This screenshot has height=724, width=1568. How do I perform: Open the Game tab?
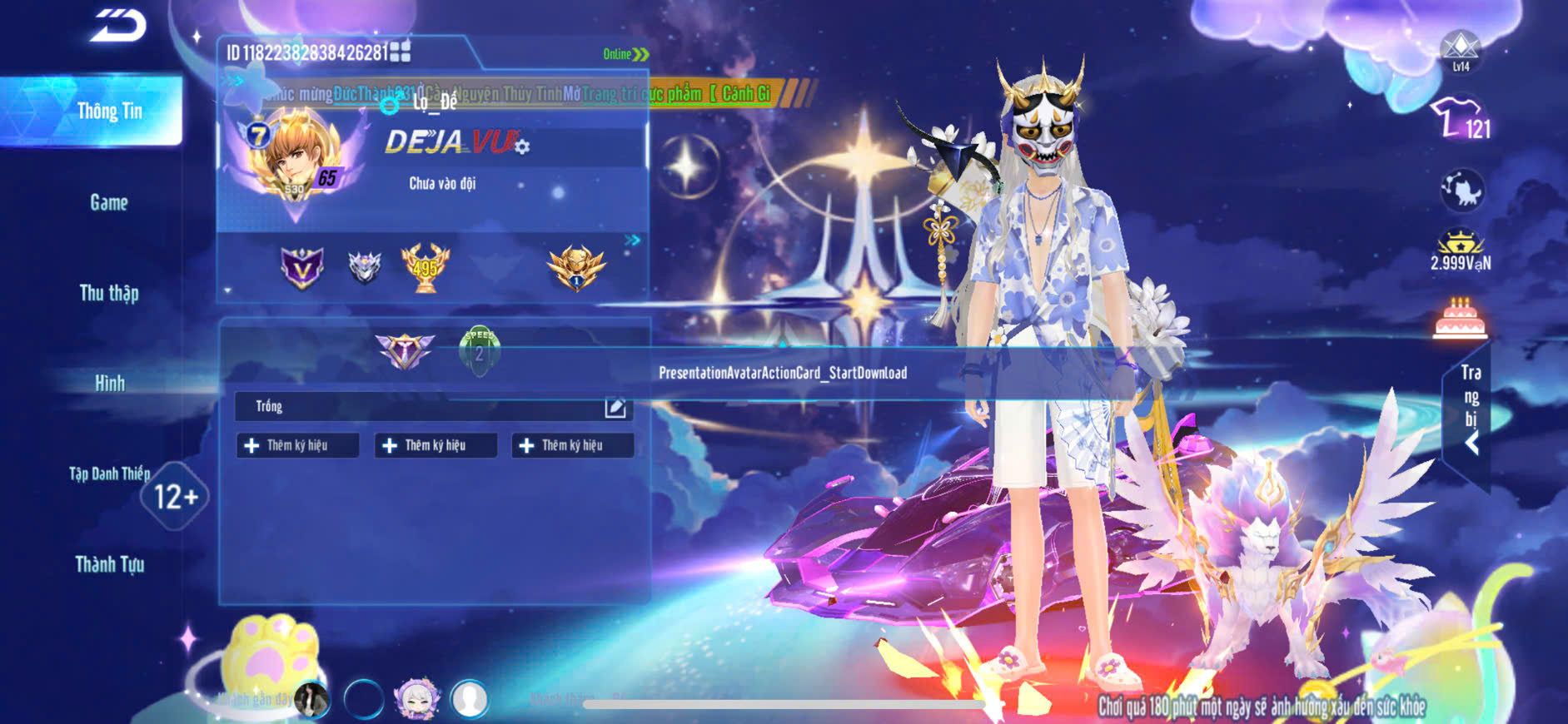109,202
